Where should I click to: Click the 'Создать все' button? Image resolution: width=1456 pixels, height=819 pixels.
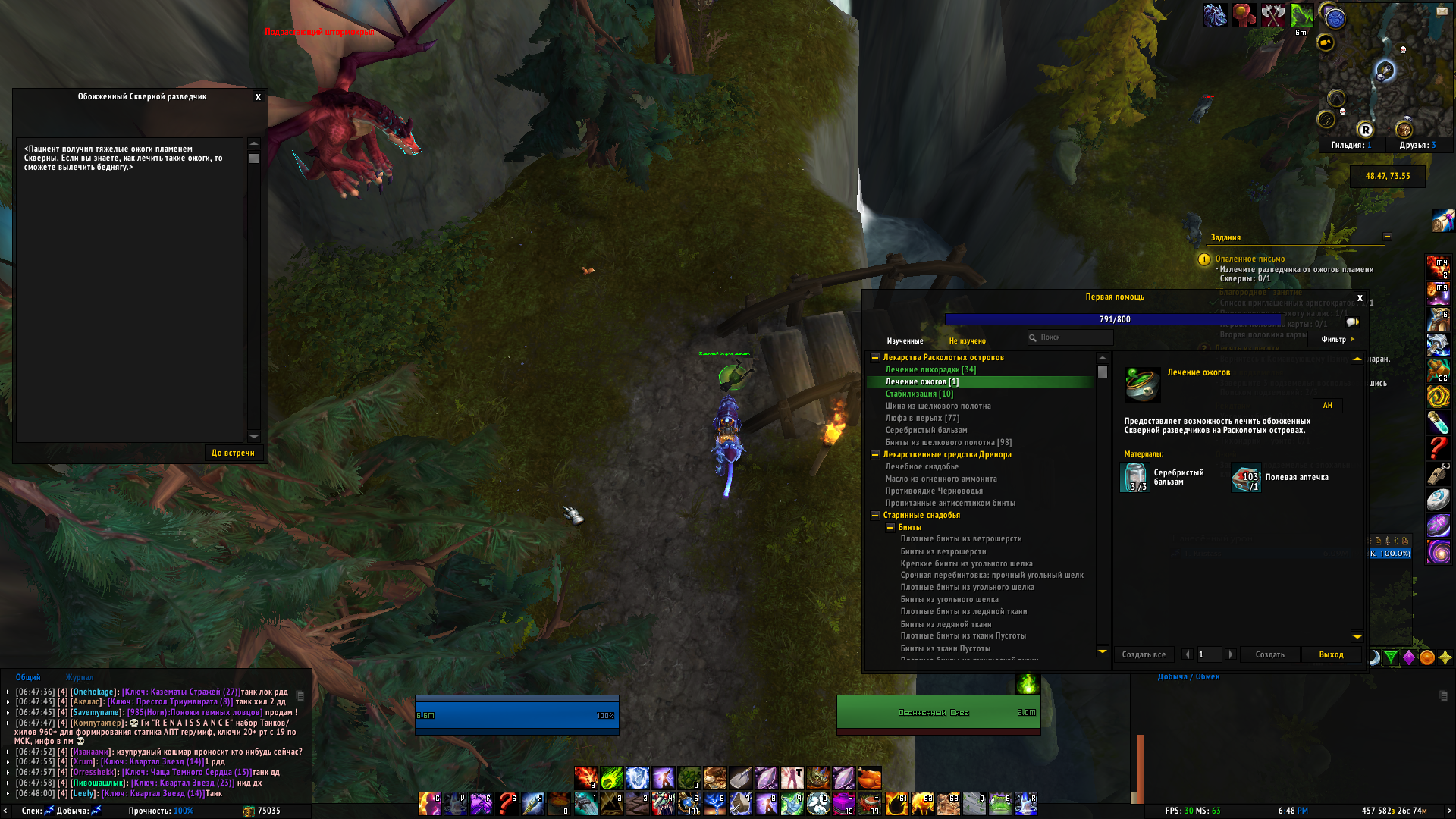(x=1144, y=654)
